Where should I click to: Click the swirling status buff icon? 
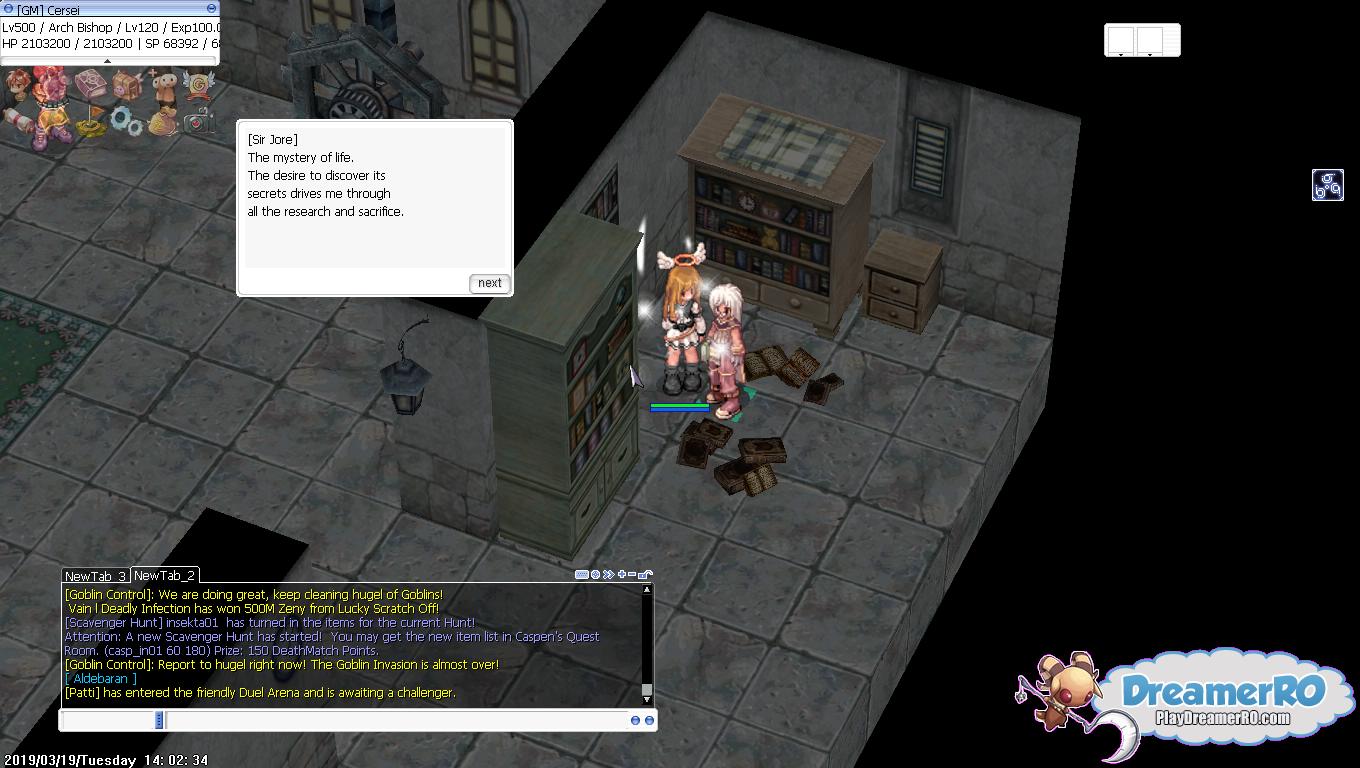click(x=1327, y=185)
